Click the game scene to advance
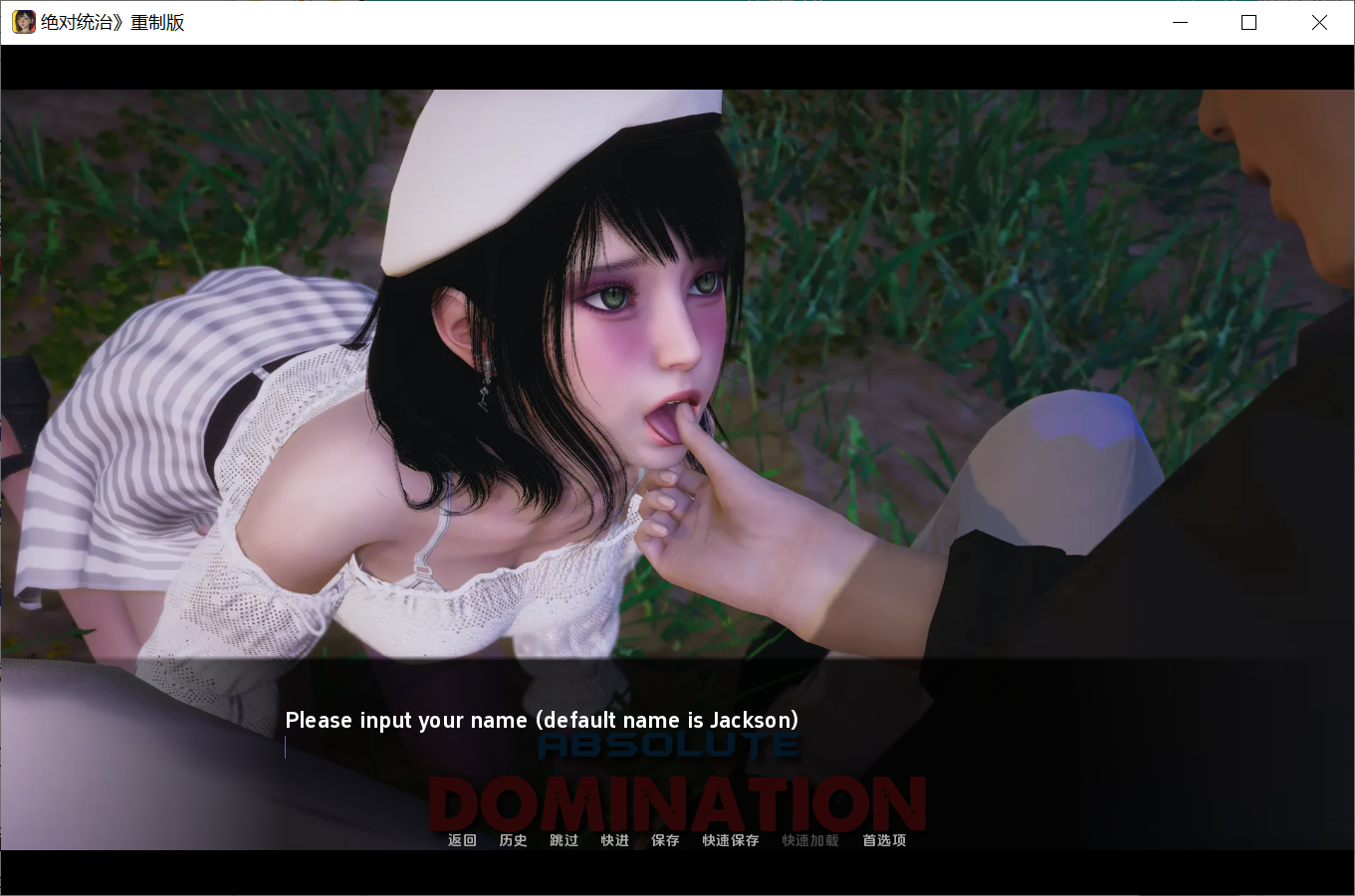 click(677, 348)
